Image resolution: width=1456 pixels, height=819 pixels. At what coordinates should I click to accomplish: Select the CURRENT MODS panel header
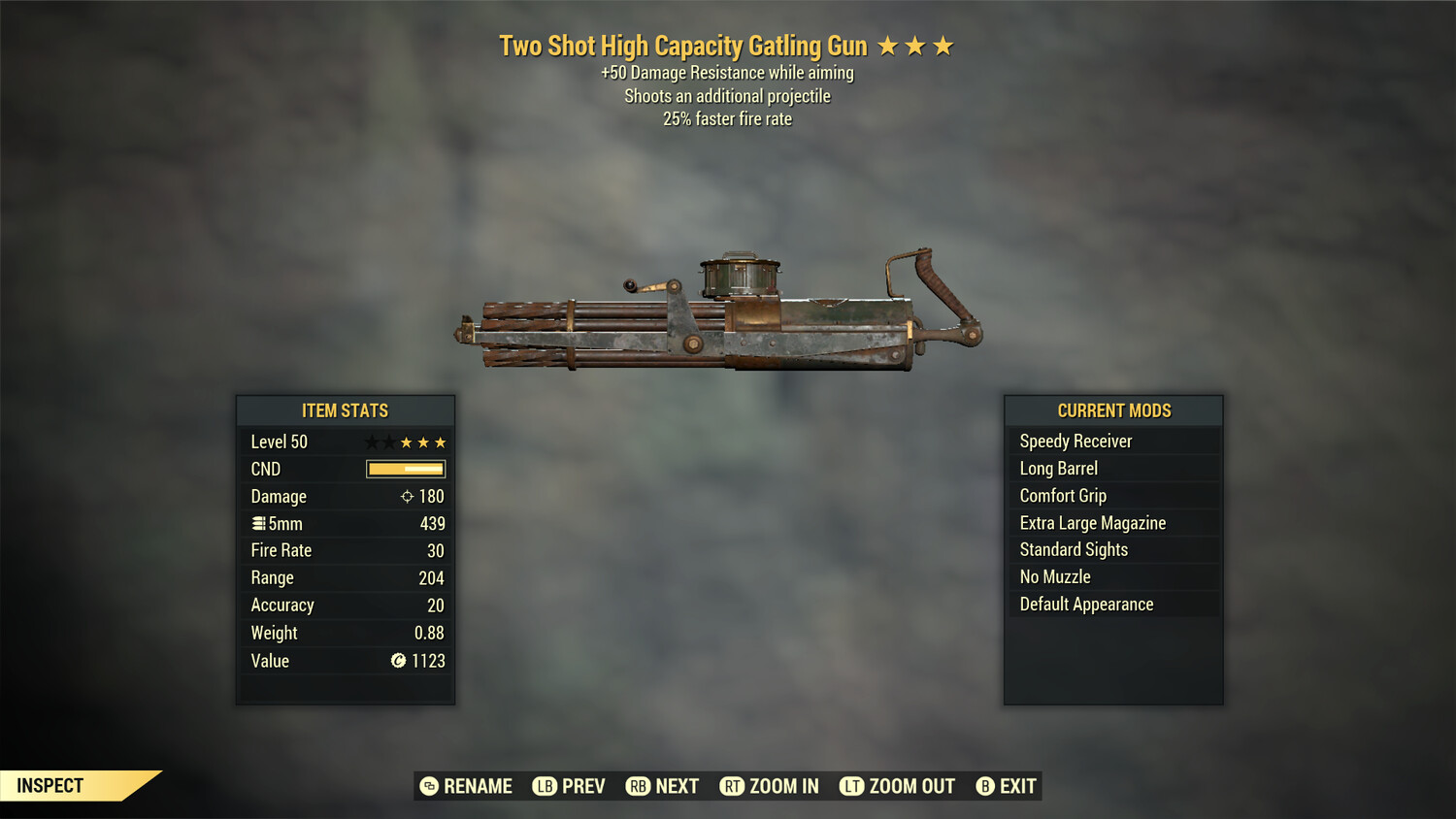click(x=1112, y=410)
